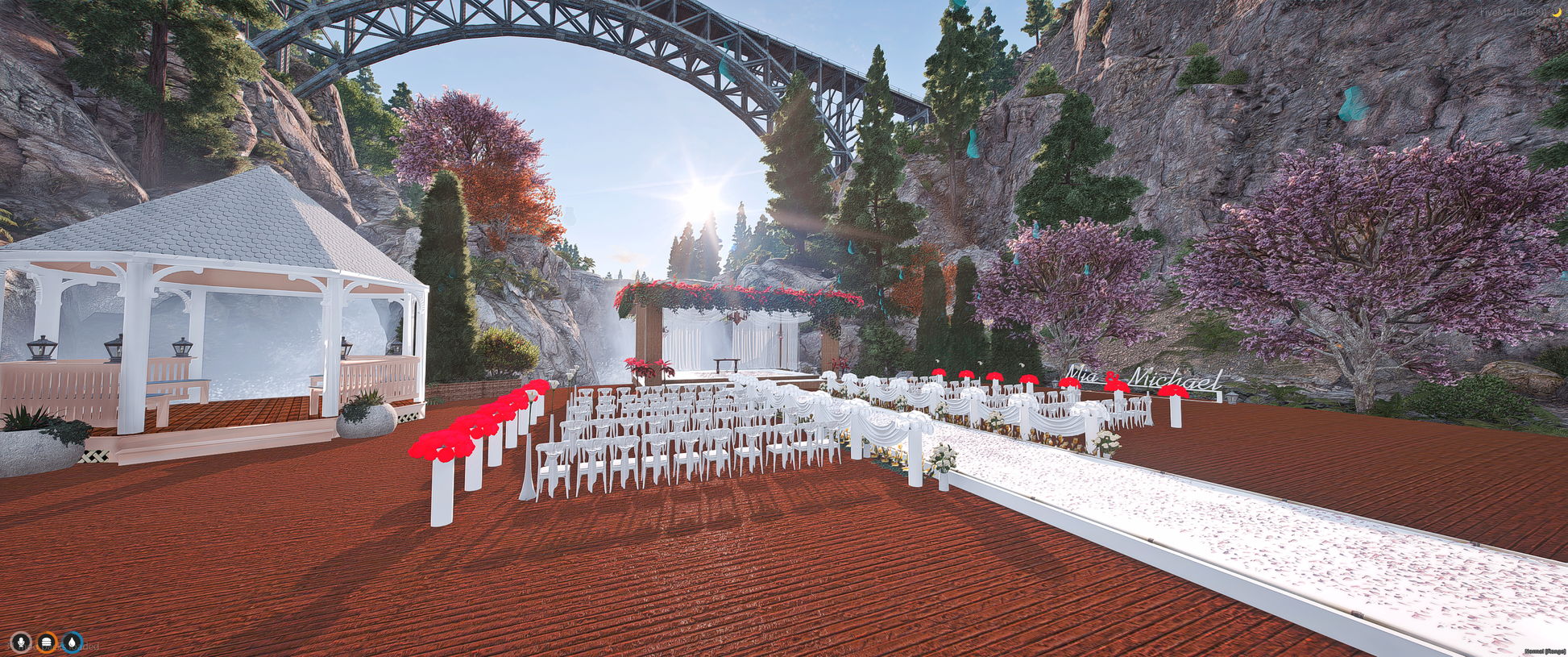Select the burger hunger status icon
1568x657 pixels.
48,642
